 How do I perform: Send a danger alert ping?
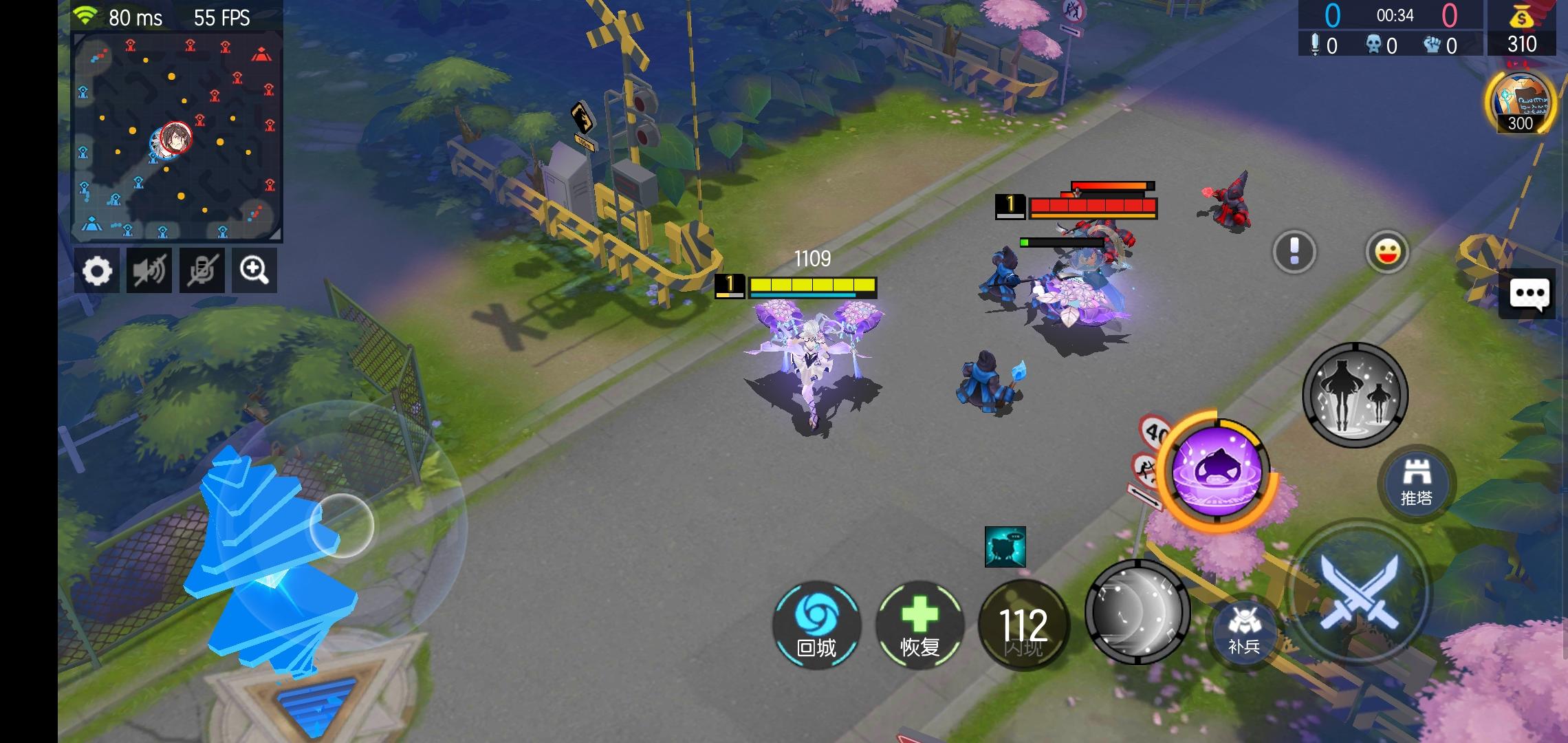click(1294, 252)
